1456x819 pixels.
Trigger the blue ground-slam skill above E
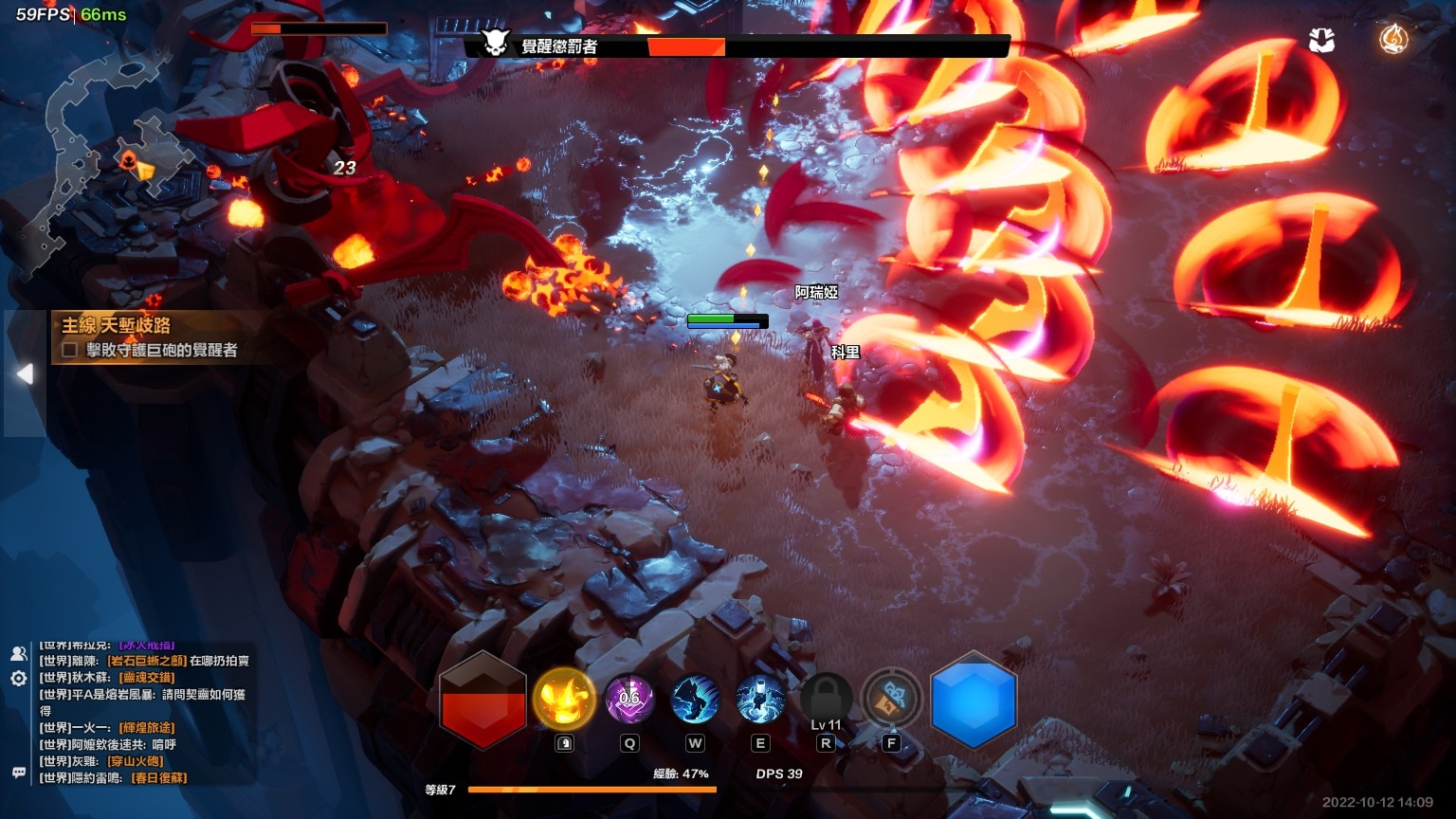pos(760,700)
